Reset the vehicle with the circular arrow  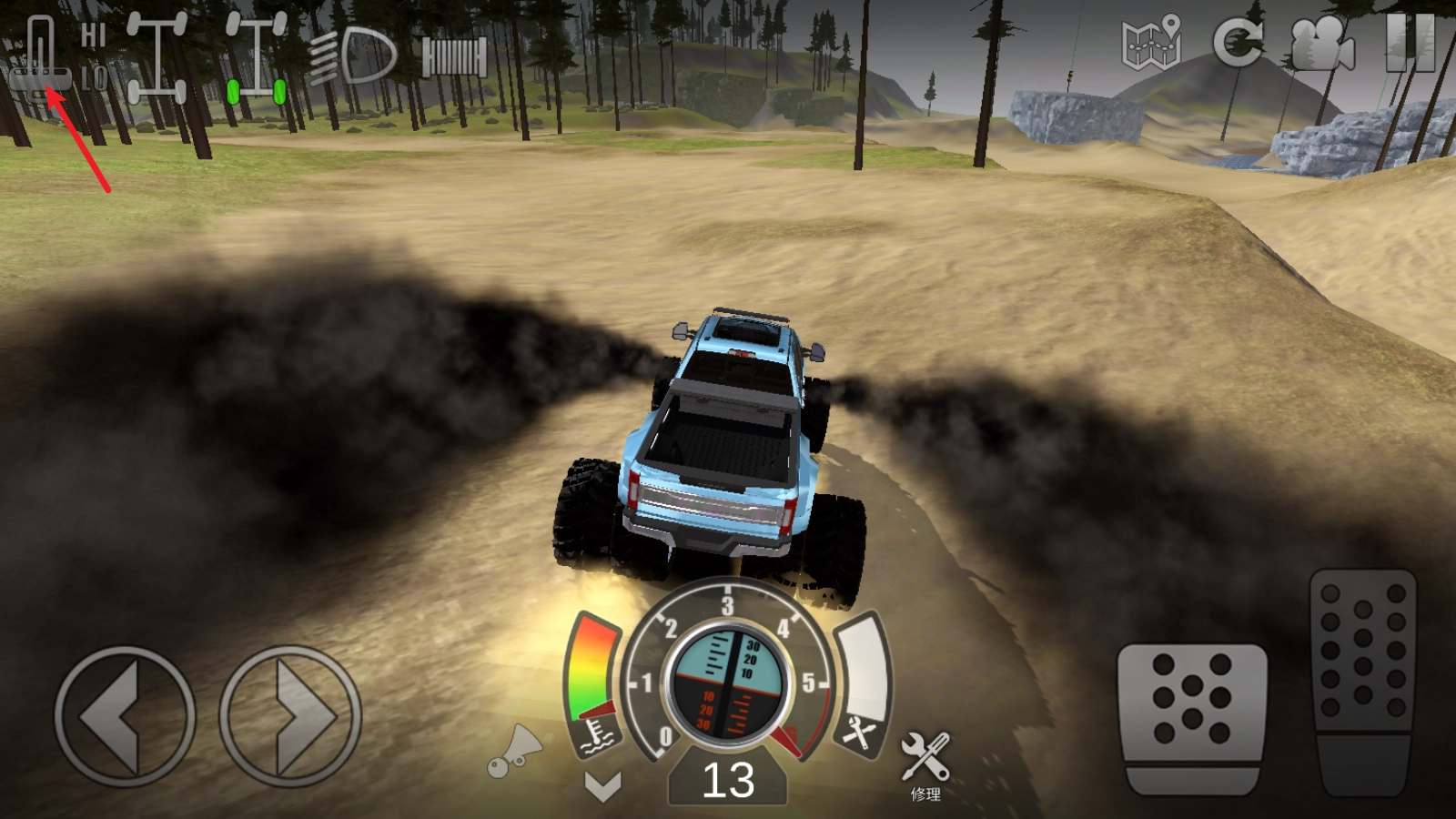click(x=1238, y=42)
